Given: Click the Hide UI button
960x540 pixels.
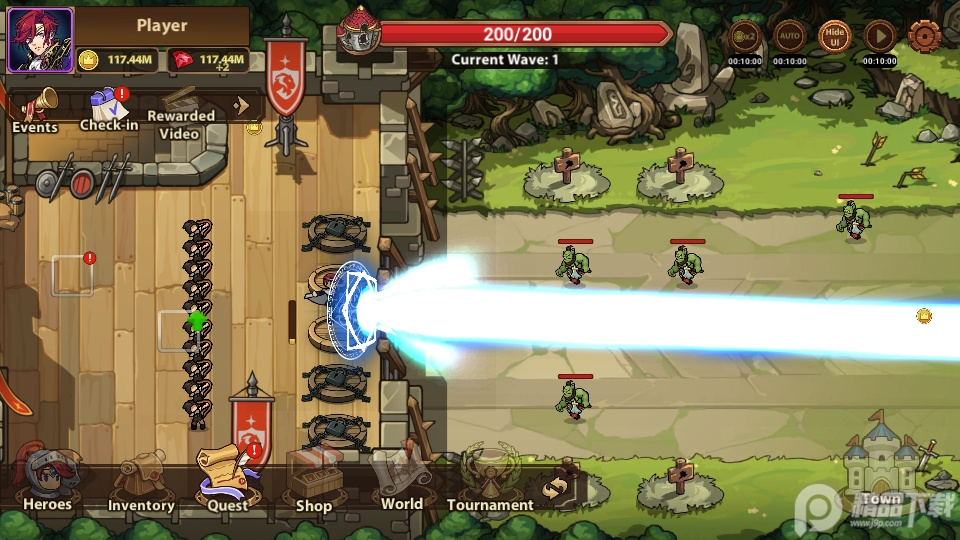Looking at the screenshot, I should [x=835, y=37].
